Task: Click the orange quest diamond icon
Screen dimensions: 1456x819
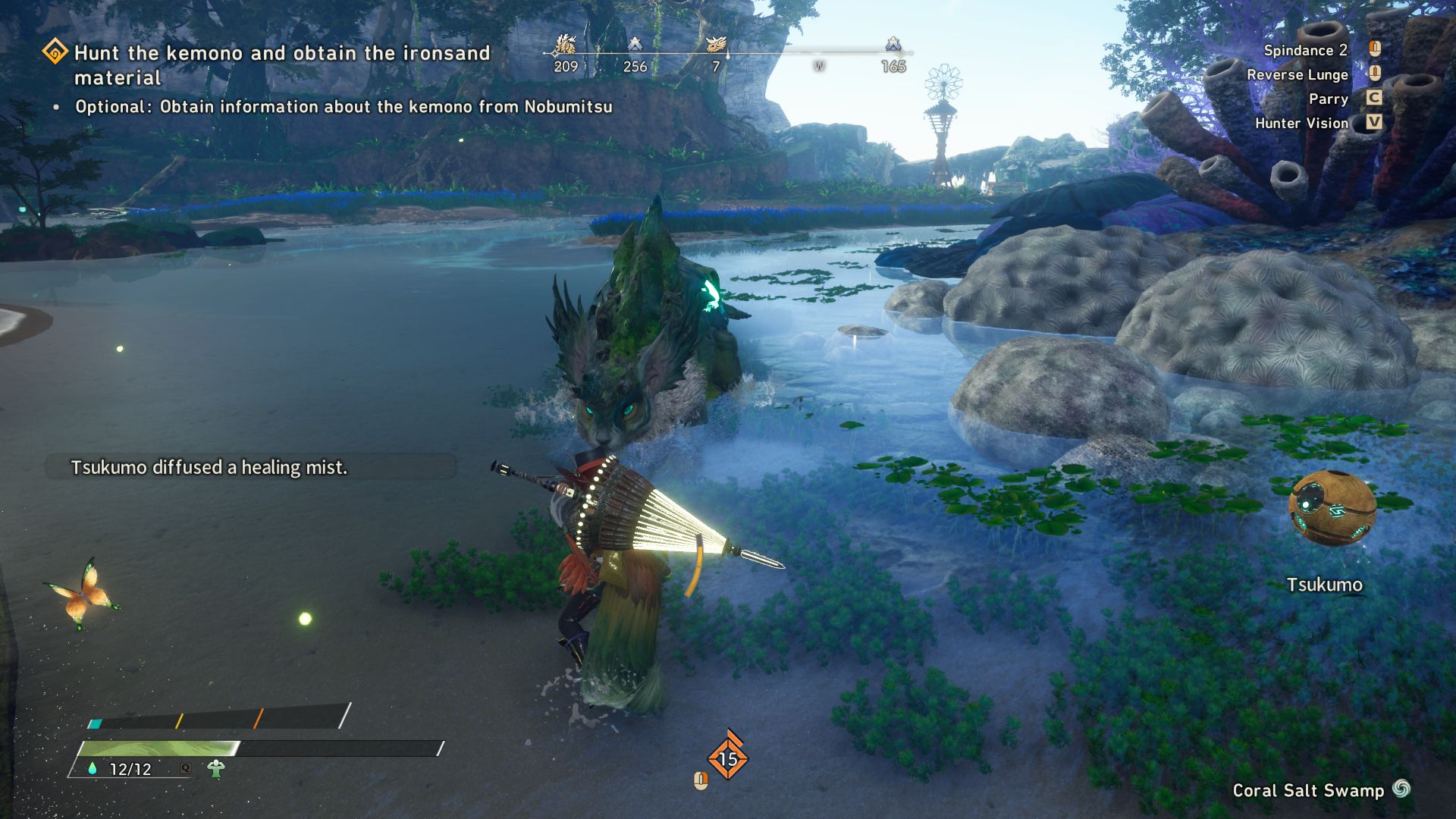Action: [55, 52]
